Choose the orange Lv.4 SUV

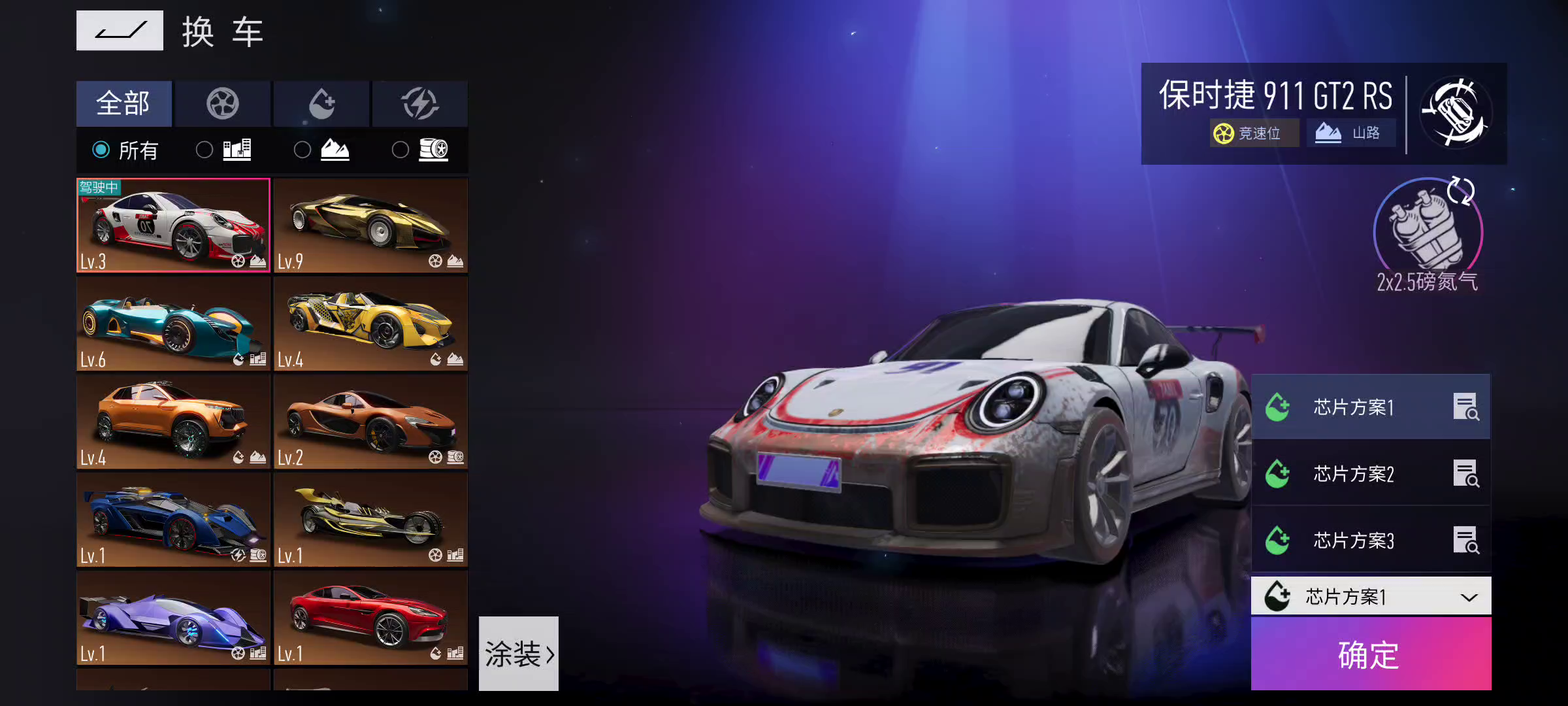tap(173, 422)
